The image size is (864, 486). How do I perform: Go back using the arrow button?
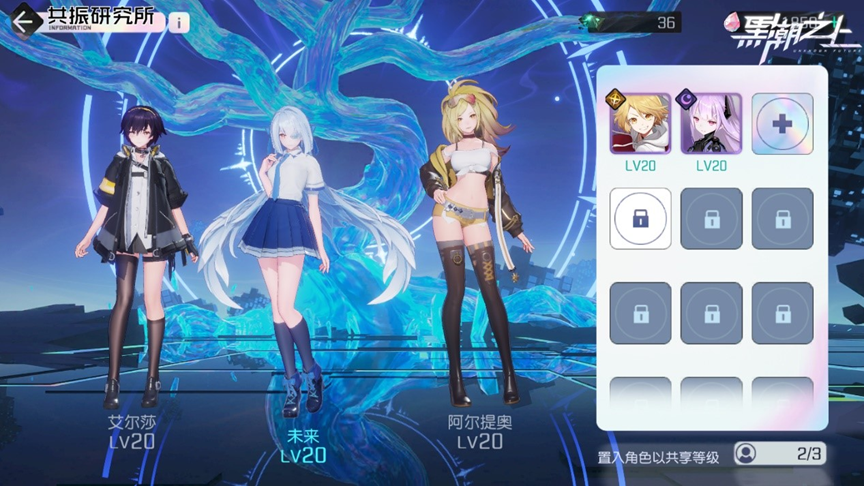(x=24, y=21)
